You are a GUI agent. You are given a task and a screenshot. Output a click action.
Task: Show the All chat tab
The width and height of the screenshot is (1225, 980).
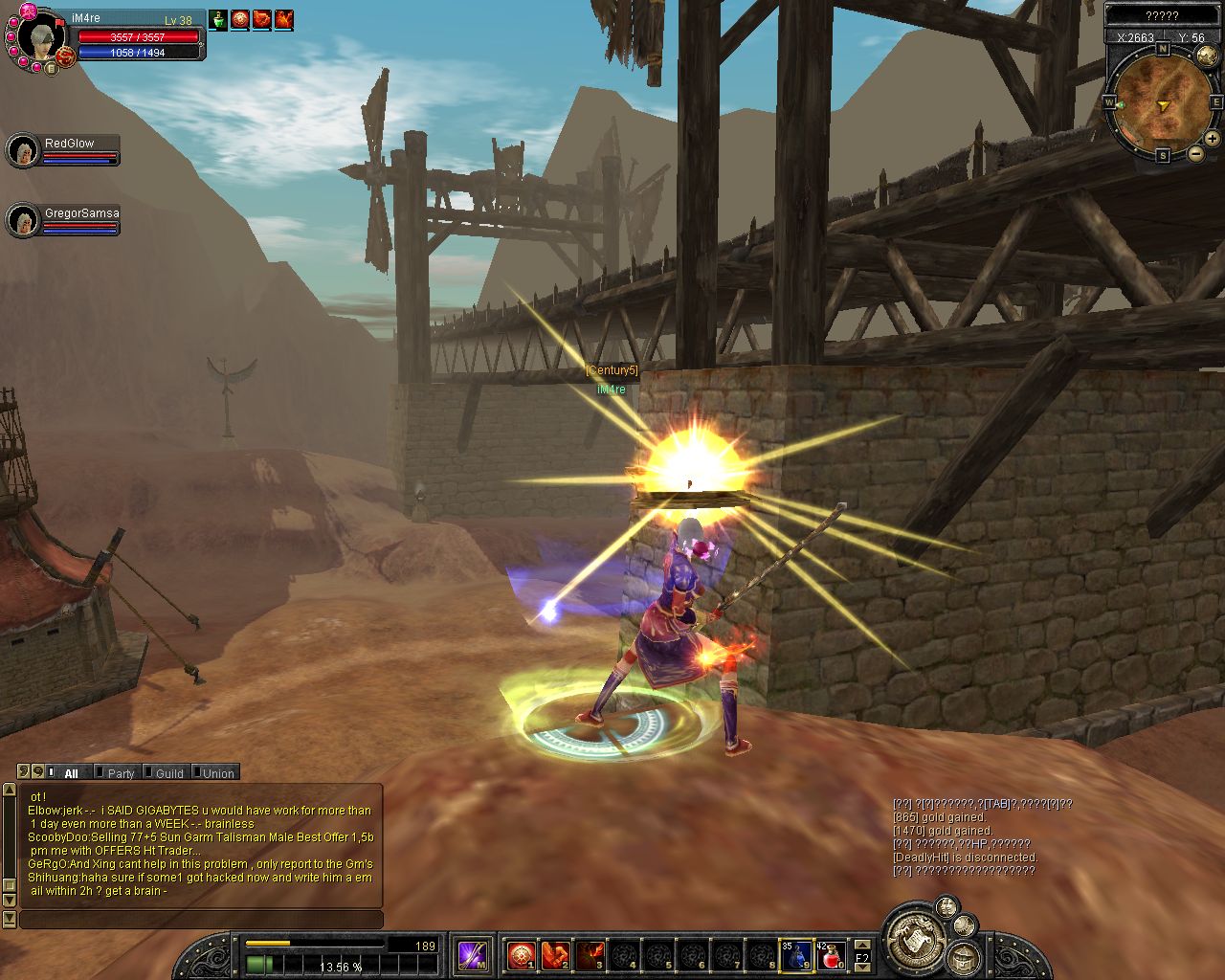(71, 773)
